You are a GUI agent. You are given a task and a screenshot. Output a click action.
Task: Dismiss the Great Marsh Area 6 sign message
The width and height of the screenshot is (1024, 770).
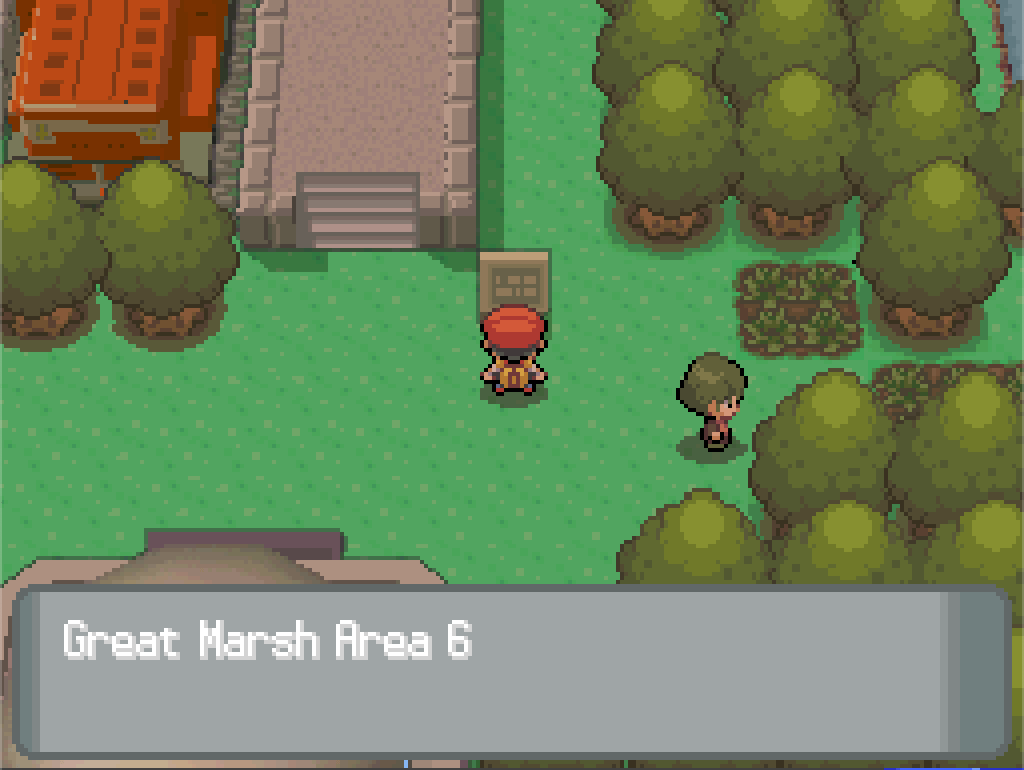click(510, 669)
